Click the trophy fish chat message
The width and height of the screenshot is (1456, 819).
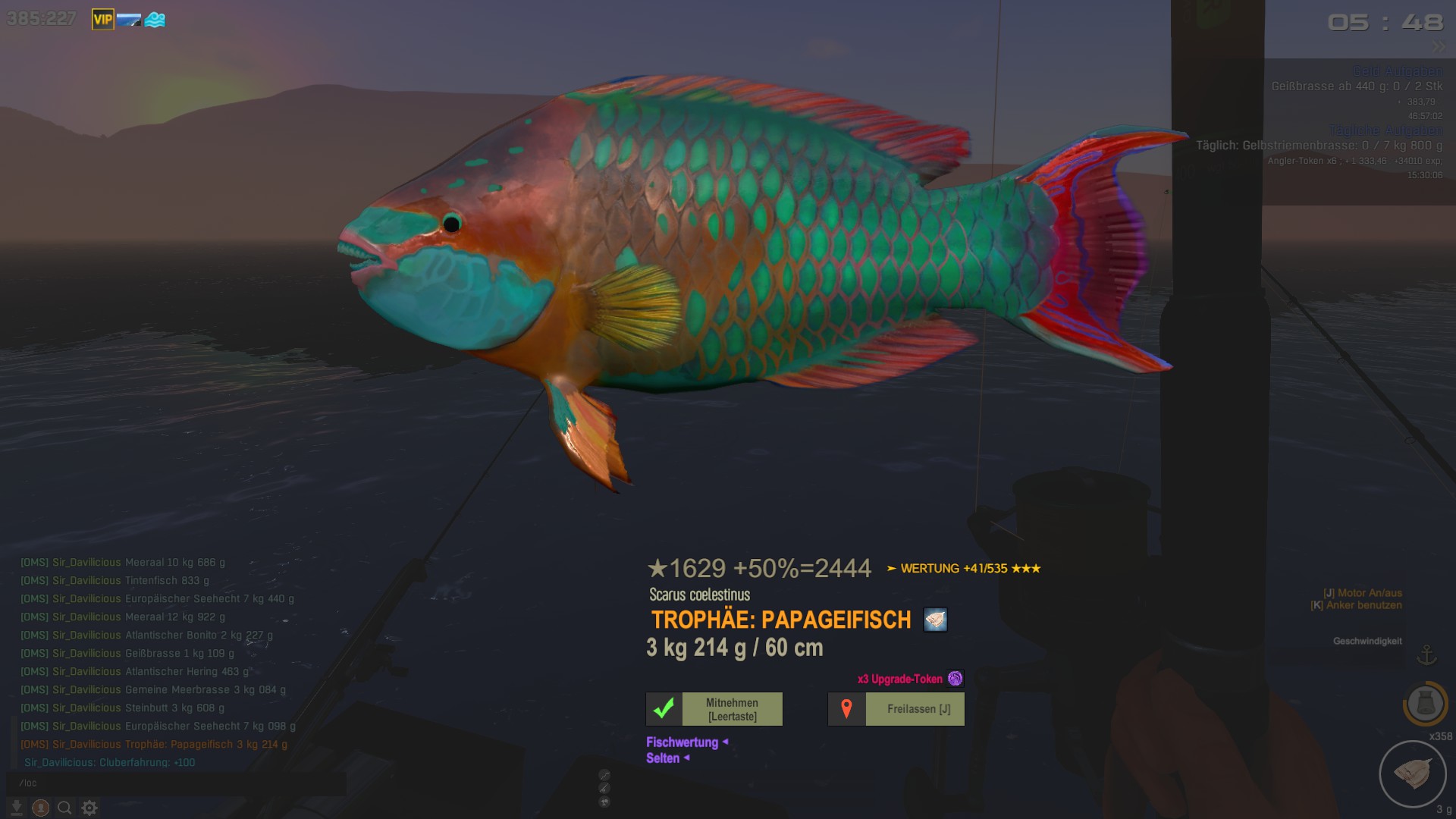point(154,745)
